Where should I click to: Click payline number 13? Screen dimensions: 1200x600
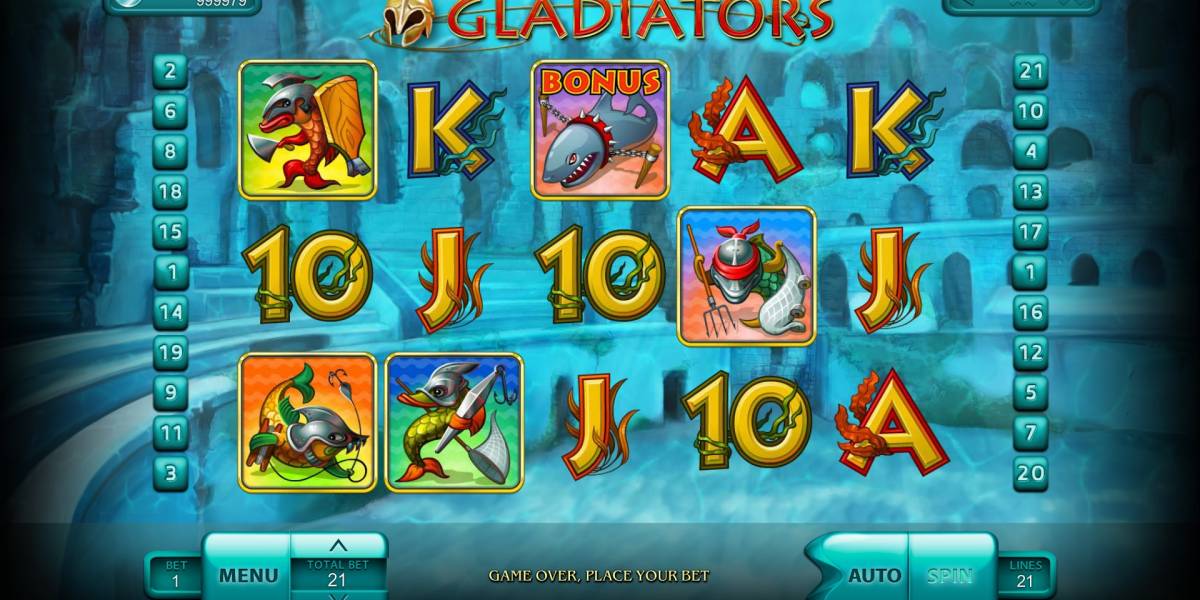tap(1030, 192)
